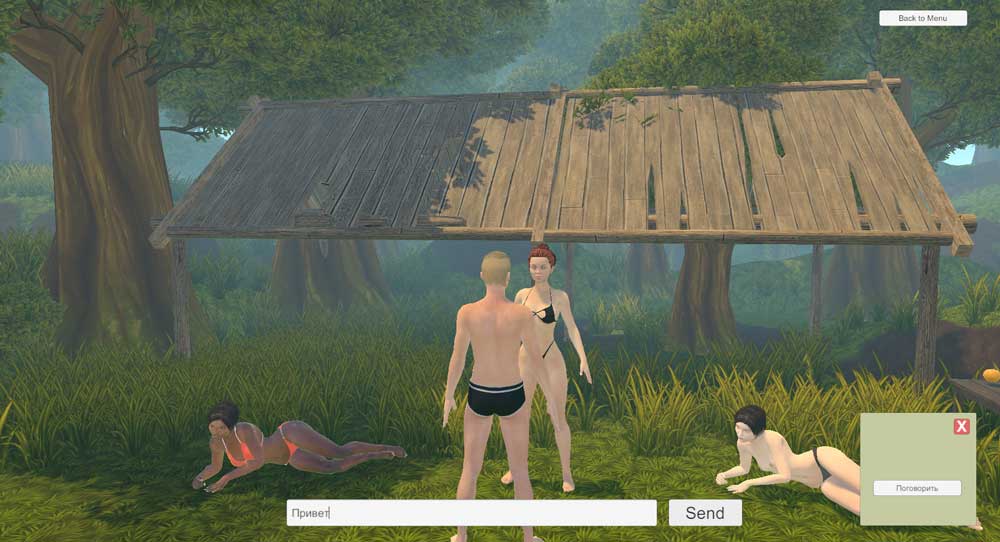Click the Back to Menu button
Viewport: 1000px width, 542px height.
pos(922,18)
